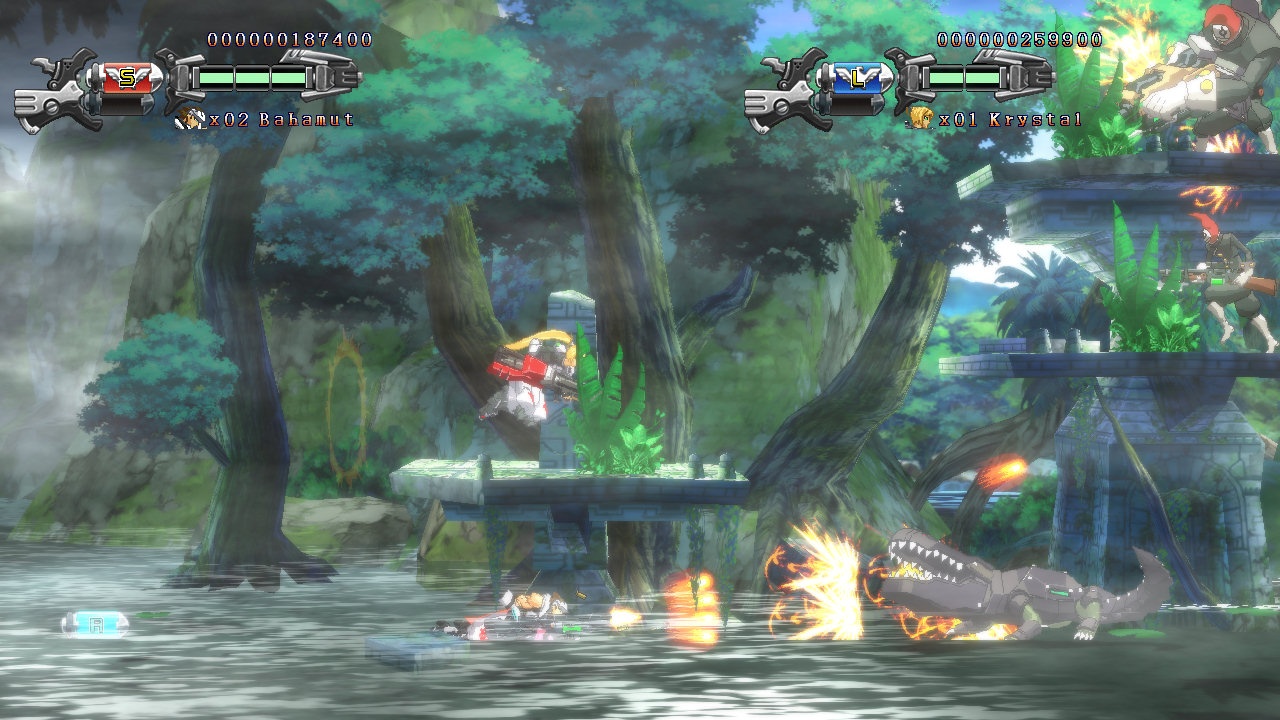Click Bahamut's character portrait icon
The image size is (1280, 720).
(186, 120)
